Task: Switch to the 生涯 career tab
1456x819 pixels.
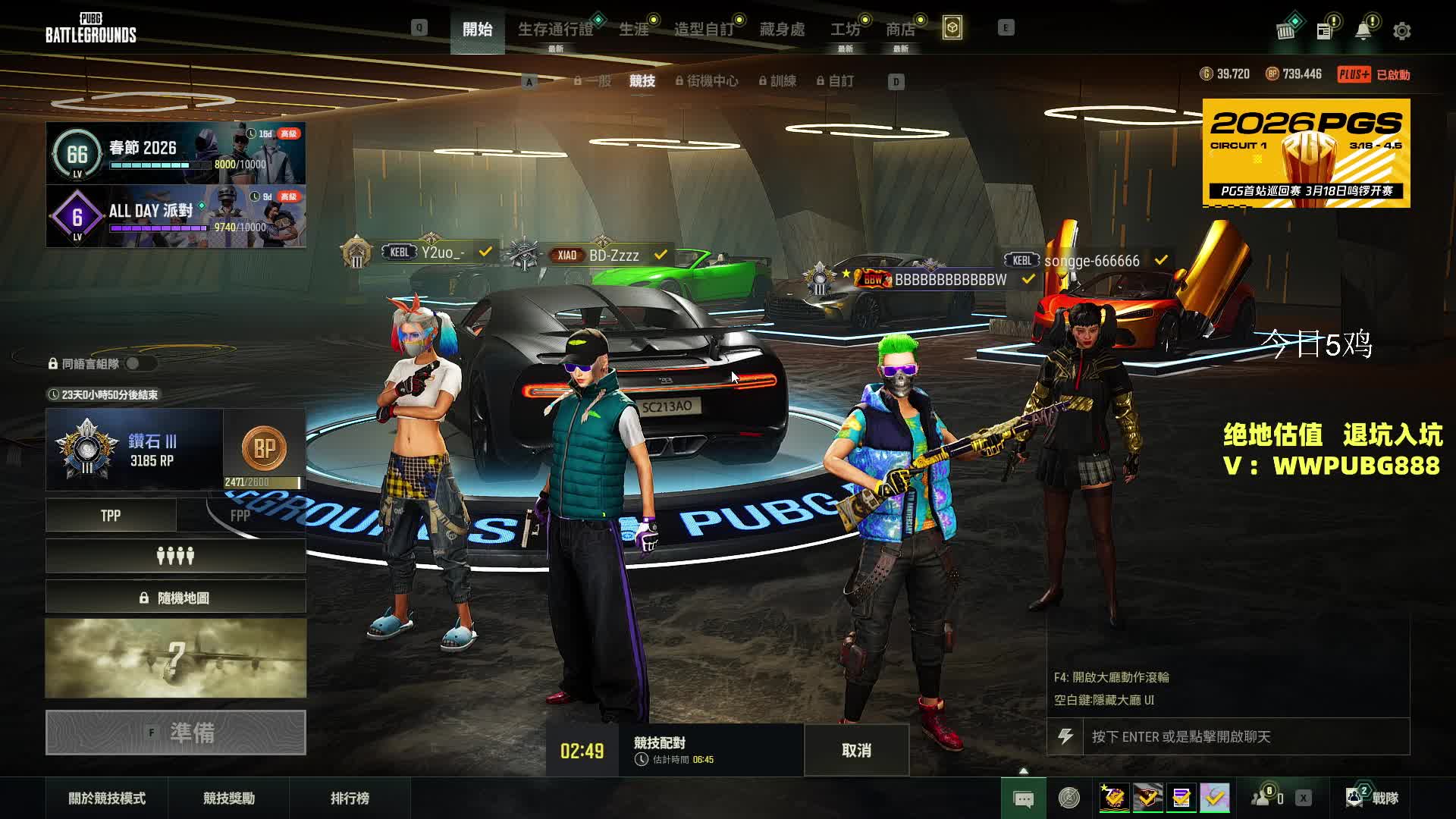Action: click(x=634, y=30)
